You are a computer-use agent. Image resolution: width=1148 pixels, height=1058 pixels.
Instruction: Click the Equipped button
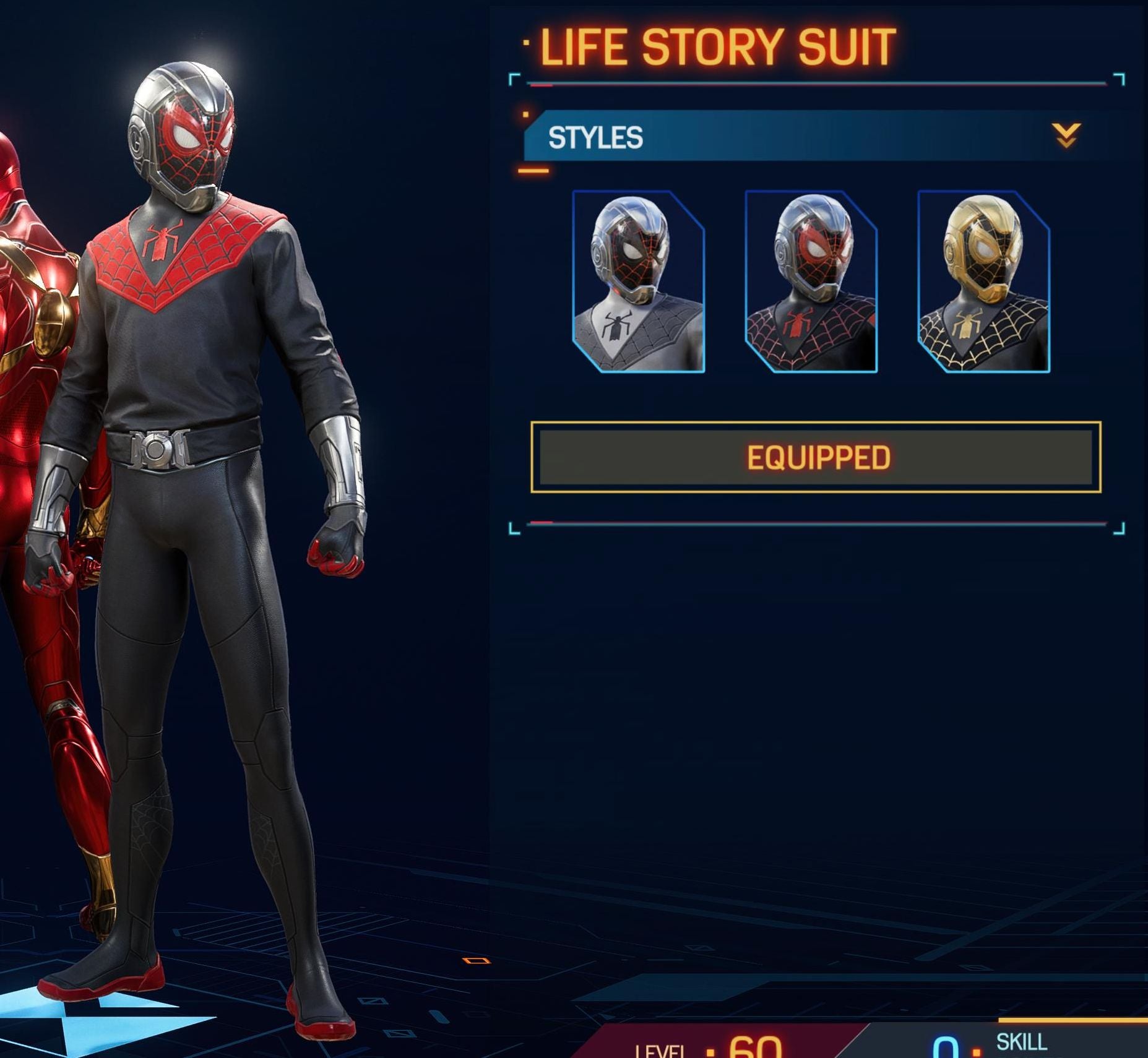pos(816,457)
